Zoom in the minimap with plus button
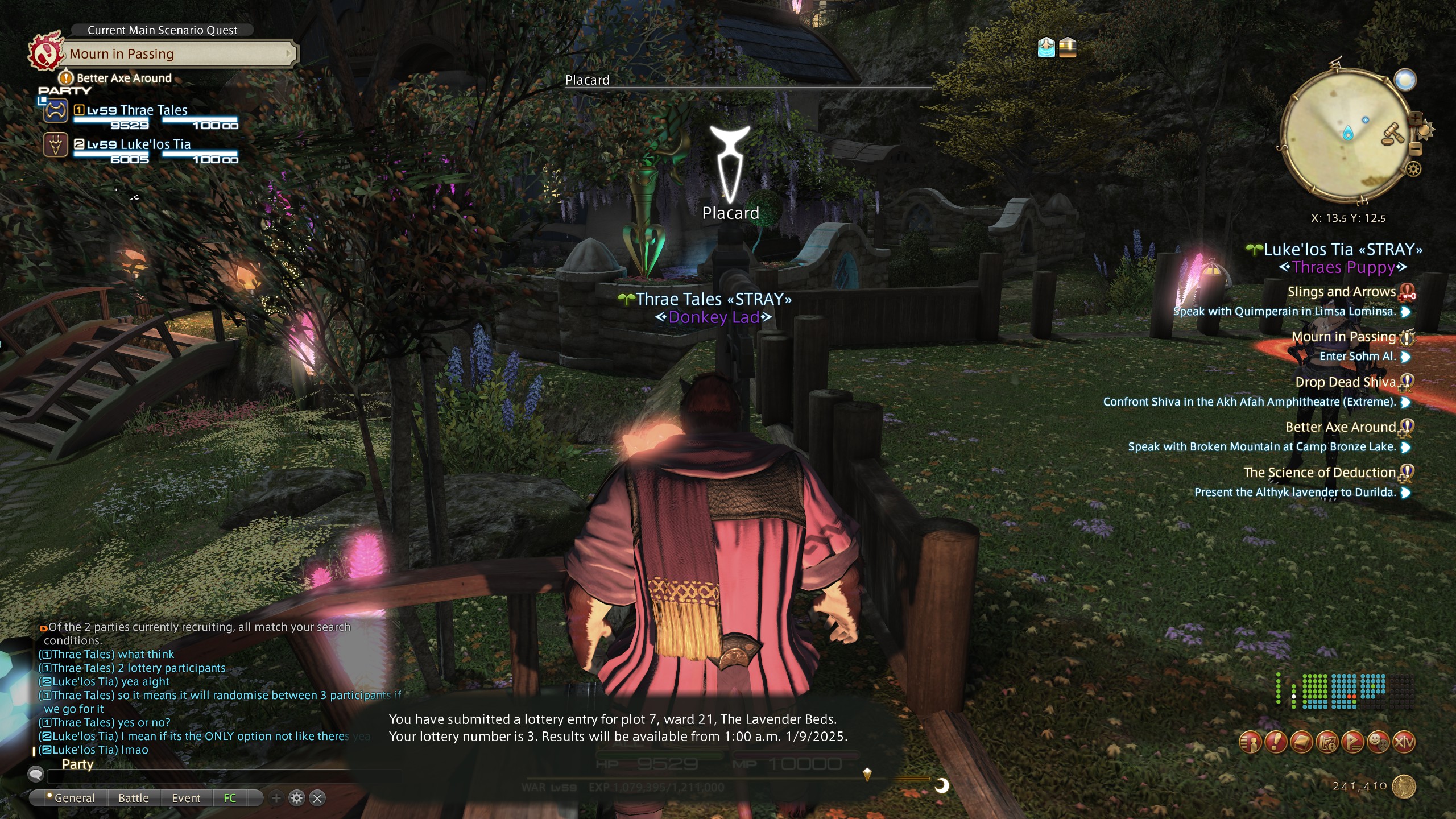The image size is (1456, 819). [x=1415, y=118]
